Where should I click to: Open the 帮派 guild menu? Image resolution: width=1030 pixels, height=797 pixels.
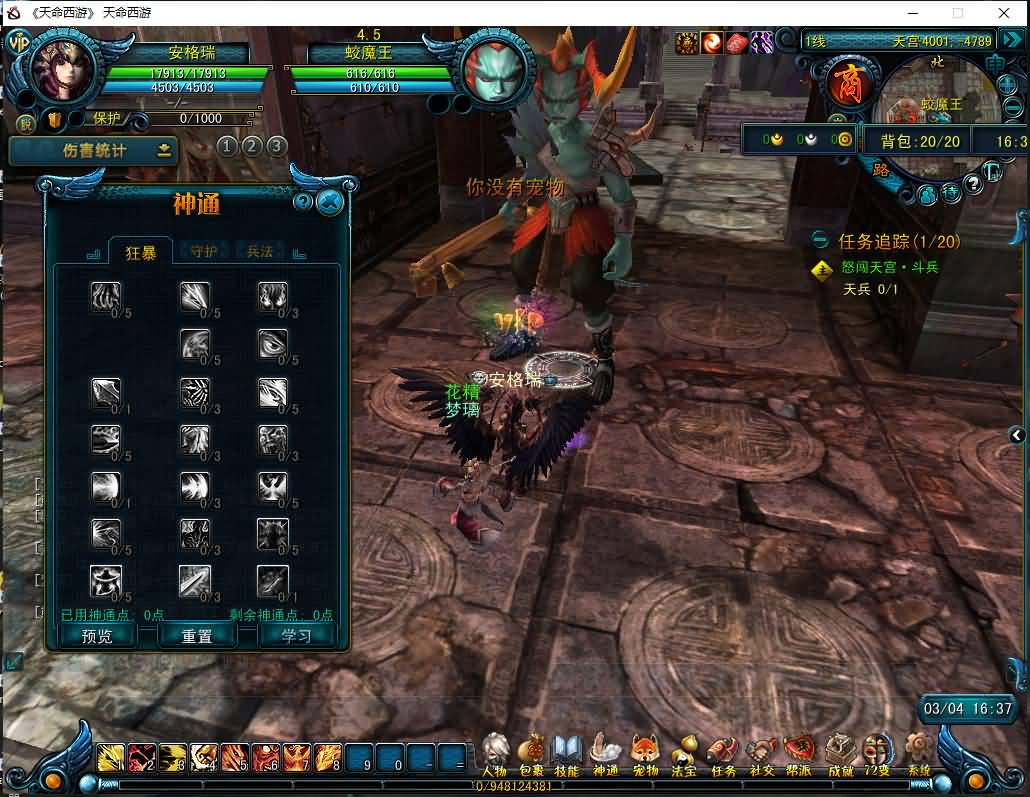point(799,753)
